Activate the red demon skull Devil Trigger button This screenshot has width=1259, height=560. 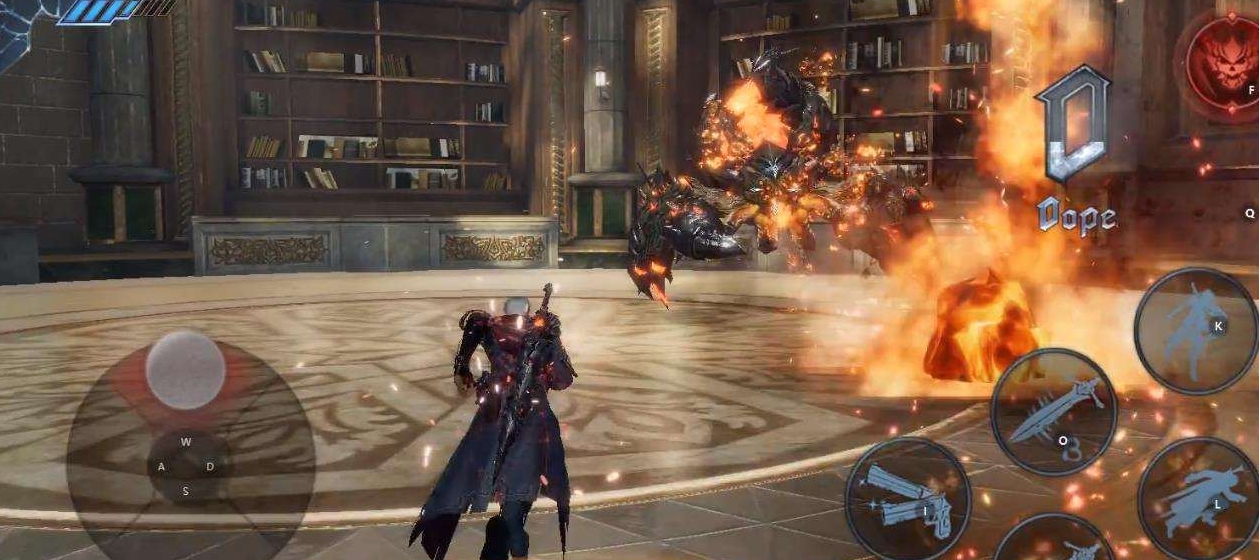tap(1224, 63)
